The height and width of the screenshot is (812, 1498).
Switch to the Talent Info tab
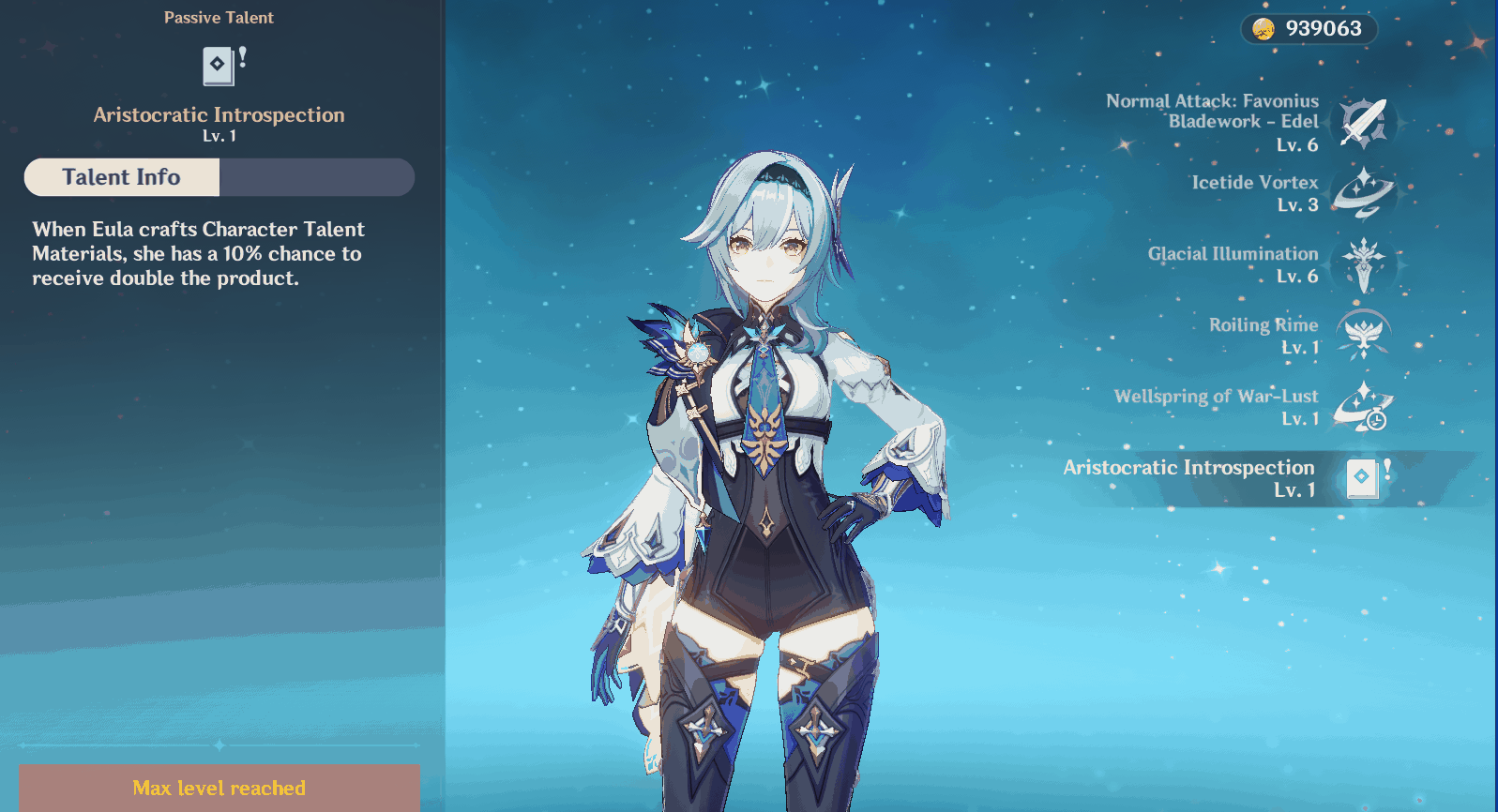pyautogui.click(x=120, y=177)
